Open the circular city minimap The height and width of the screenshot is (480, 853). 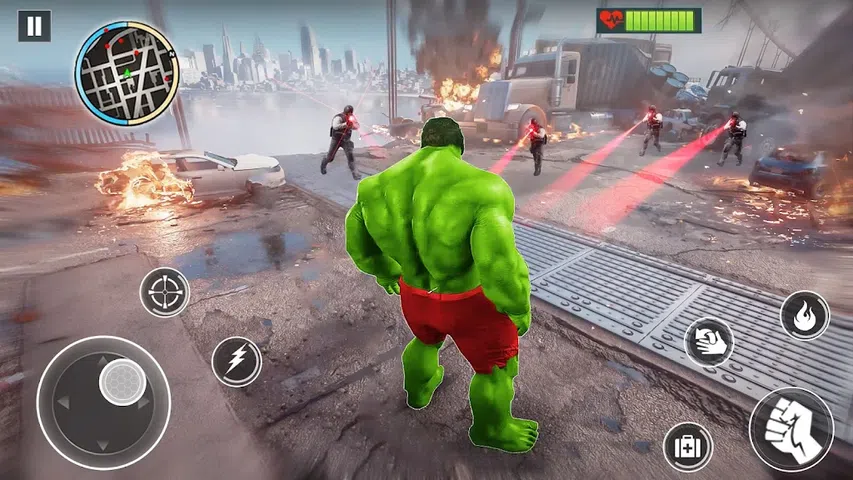(x=126, y=74)
